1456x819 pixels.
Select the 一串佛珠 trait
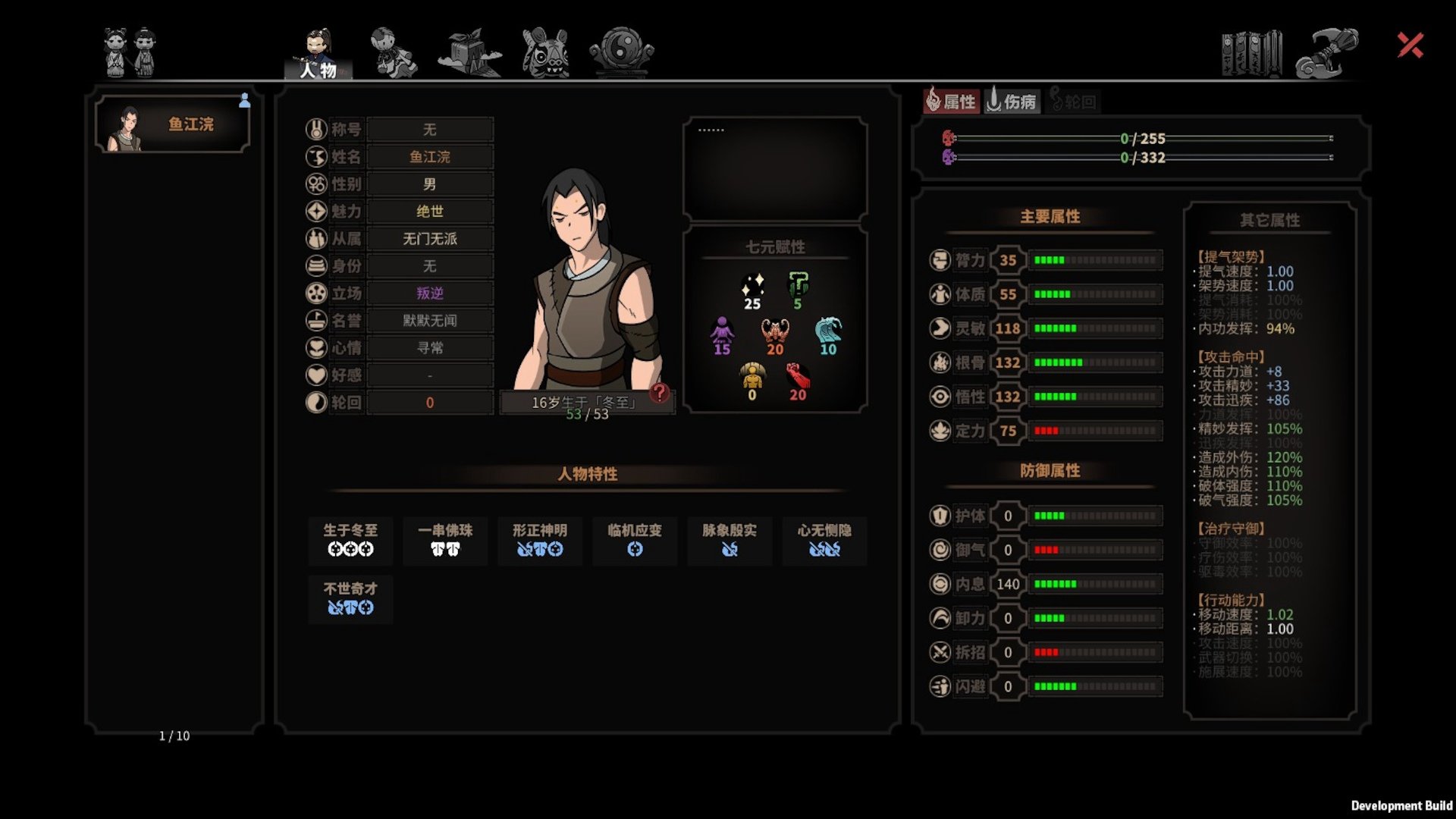pyautogui.click(x=445, y=540)
